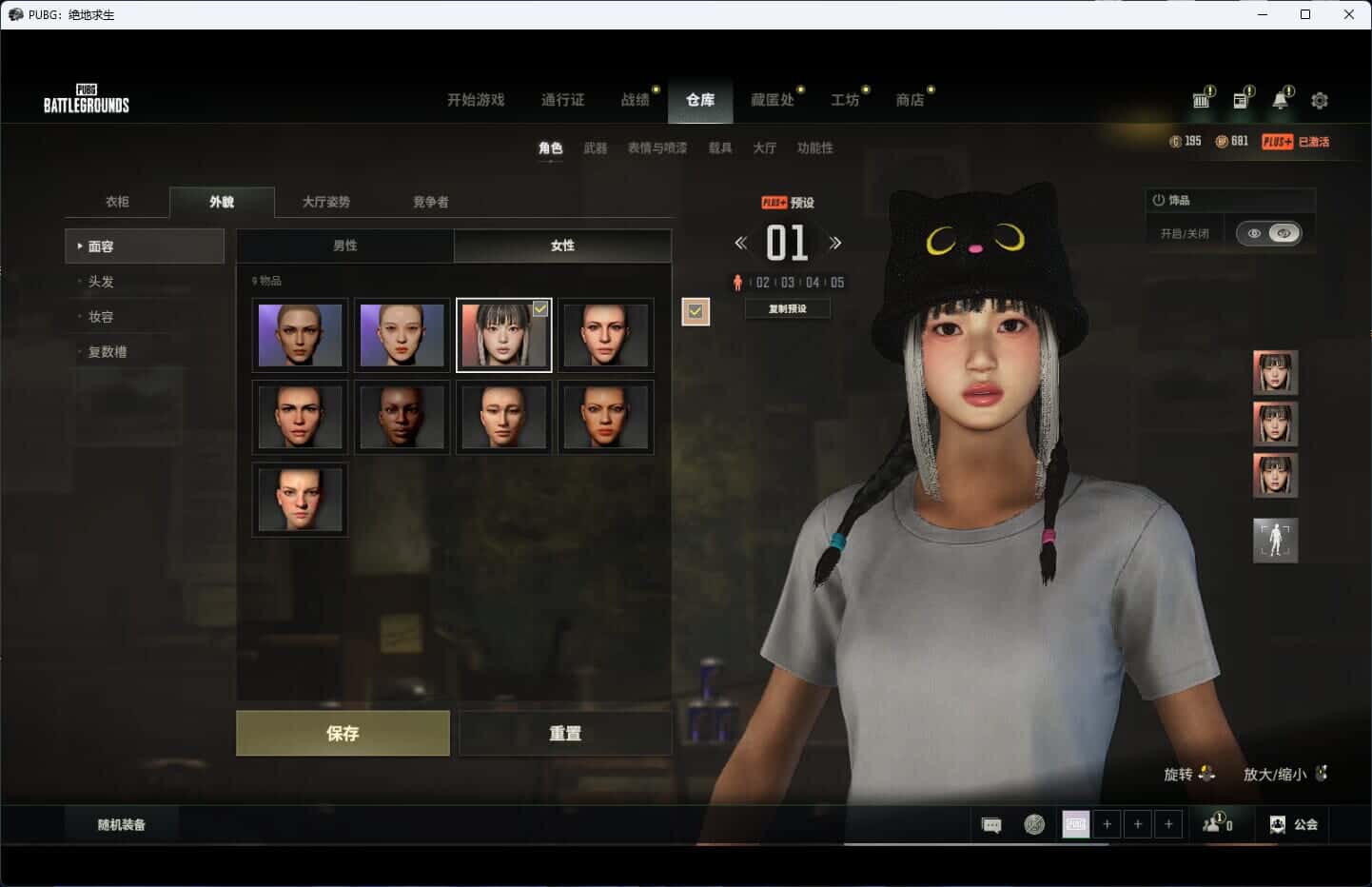This screenshot has width=1372, height=887.
Task: Switch to the 大厅姿势 lobby pose tab
Action: click(x=325, y=202)
